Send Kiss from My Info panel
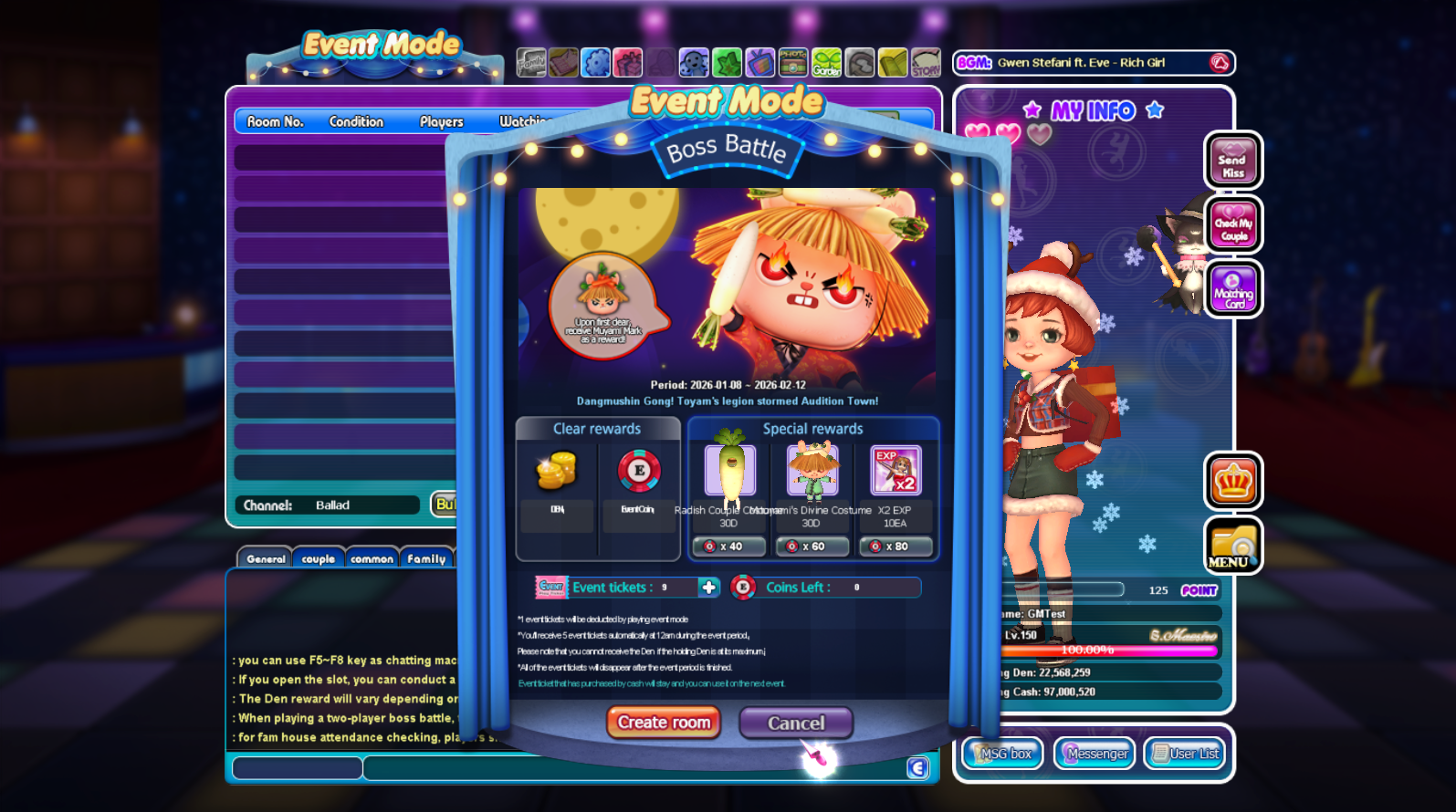The width and height of the screenshot is (1456, 812). coord(1233,161)
